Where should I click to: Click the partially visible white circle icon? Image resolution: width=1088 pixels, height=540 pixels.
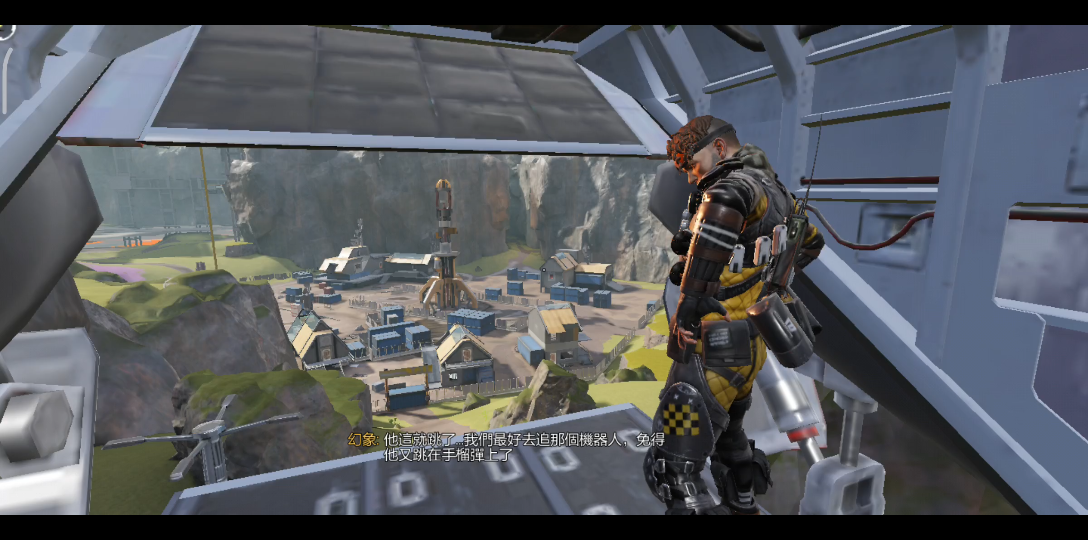(5, 30)
